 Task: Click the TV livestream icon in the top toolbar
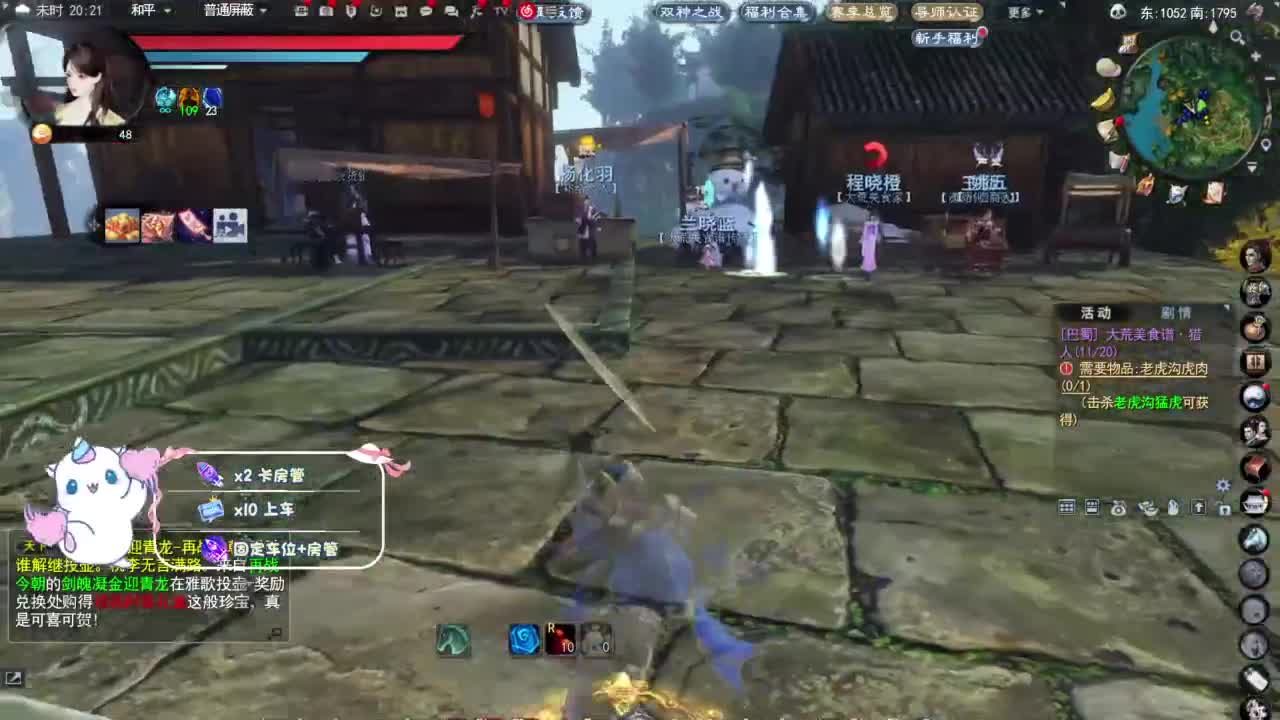click(499, 12)
